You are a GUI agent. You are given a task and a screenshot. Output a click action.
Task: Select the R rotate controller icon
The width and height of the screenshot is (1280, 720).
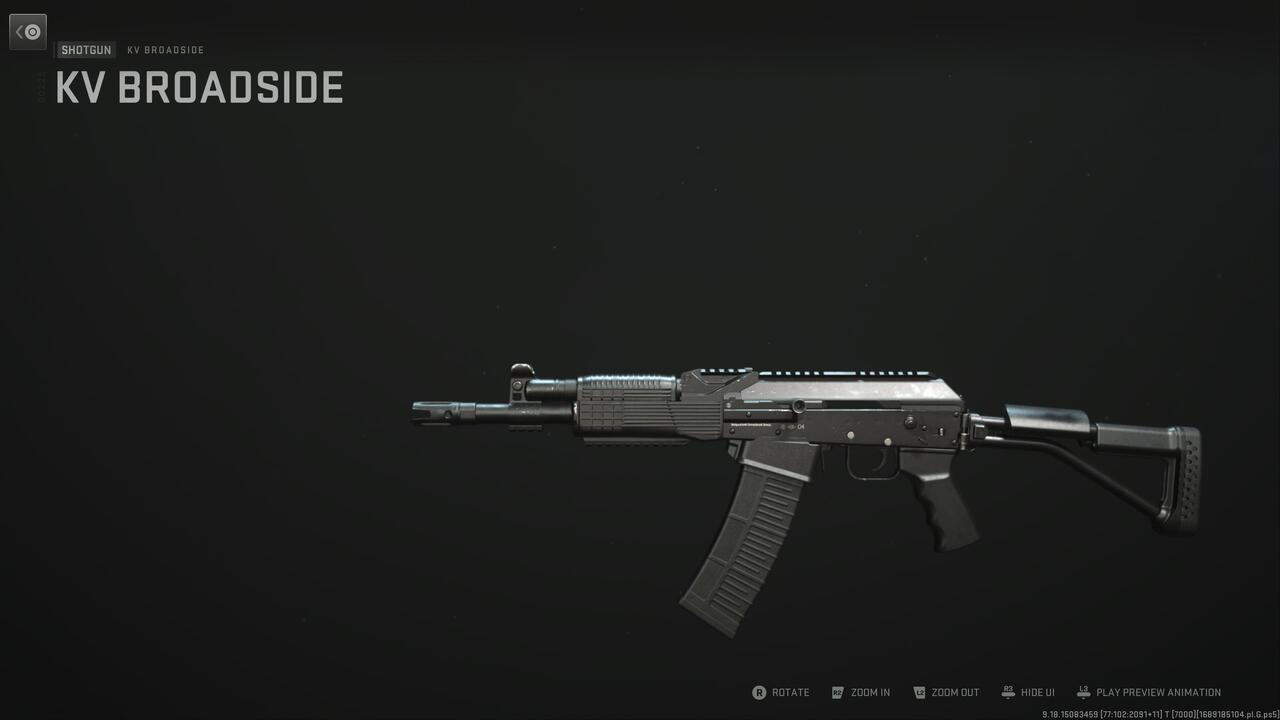click(762, 692)
